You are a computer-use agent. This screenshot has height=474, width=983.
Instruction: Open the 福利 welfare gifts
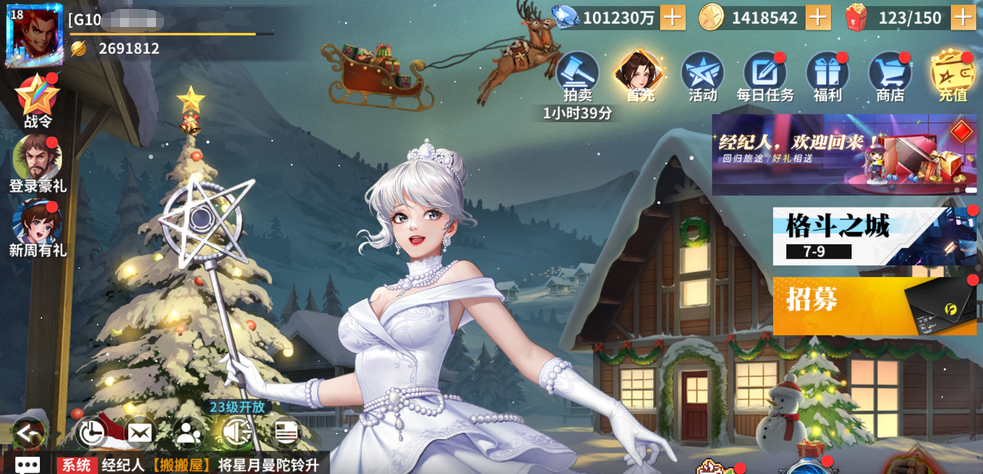827,75
